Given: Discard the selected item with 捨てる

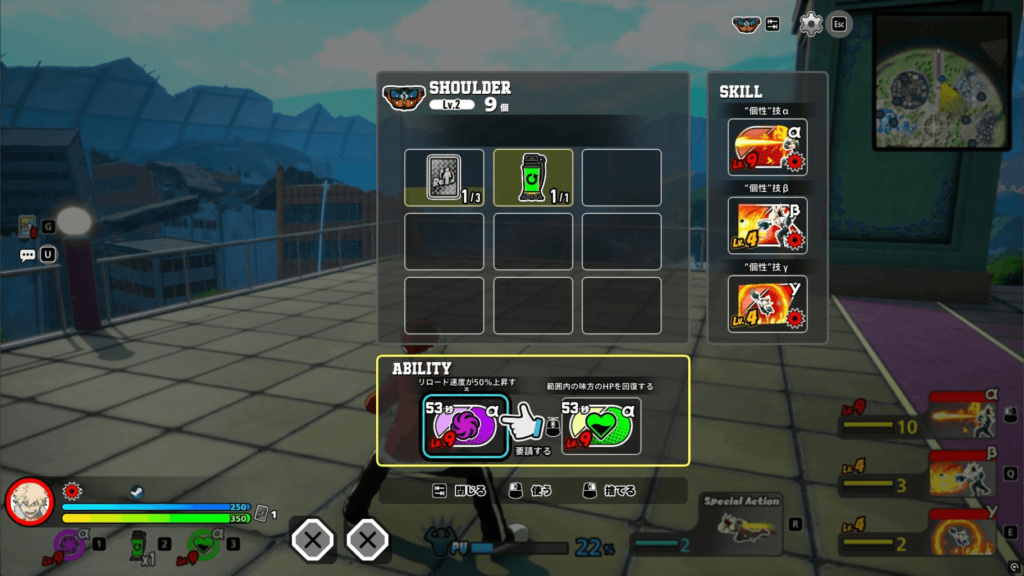Looking at the screenshot, I should point(609,491).
